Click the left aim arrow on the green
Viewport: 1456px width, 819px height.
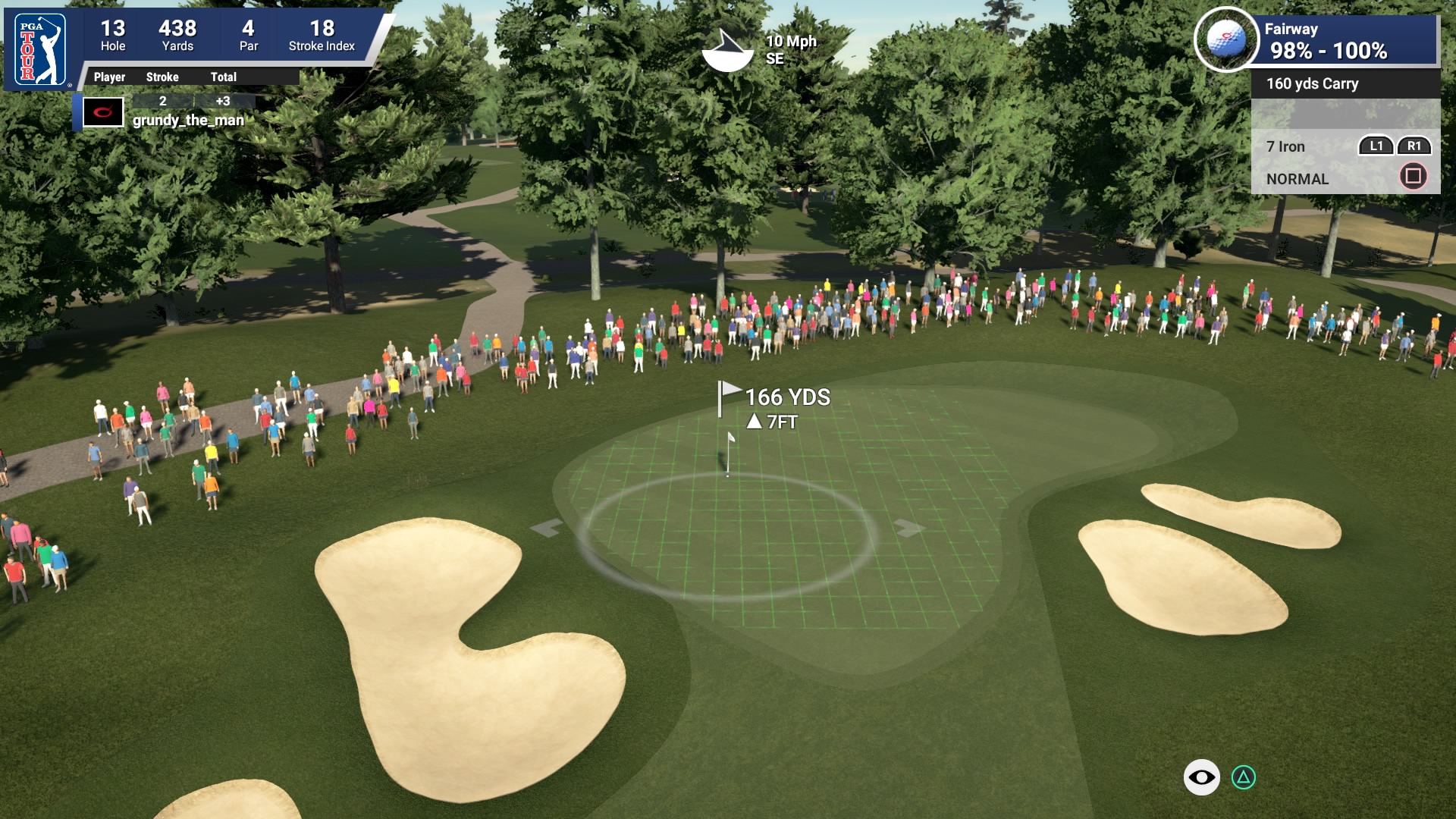547,526
